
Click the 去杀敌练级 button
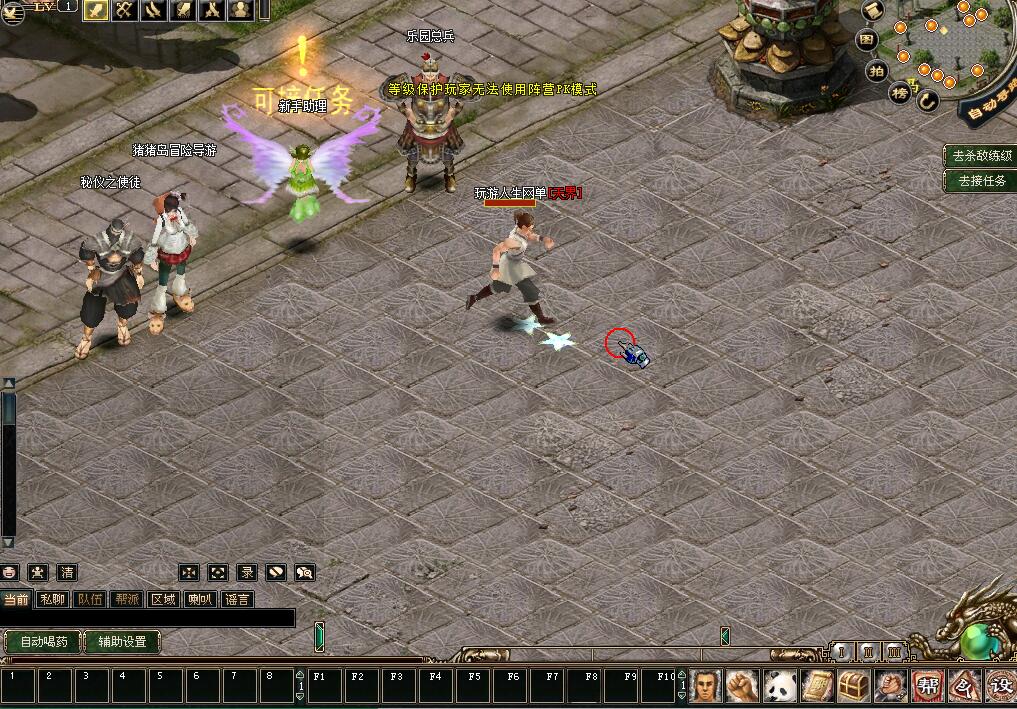point(981,156)
